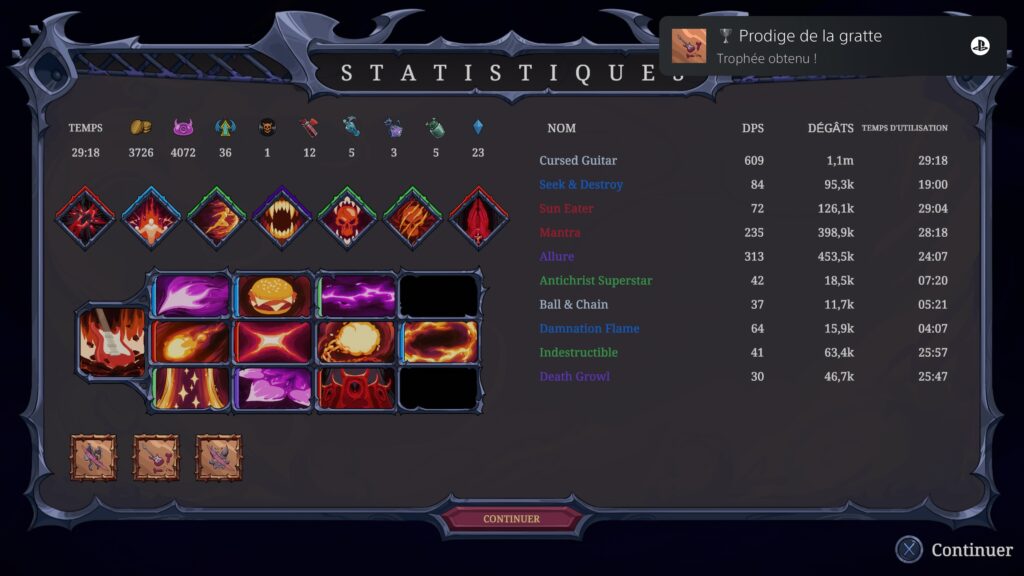Image resolution: width=1024 pixels, height=576 pixels.
Task: Click the red skull diamond icon
Action: pos(346,217)
